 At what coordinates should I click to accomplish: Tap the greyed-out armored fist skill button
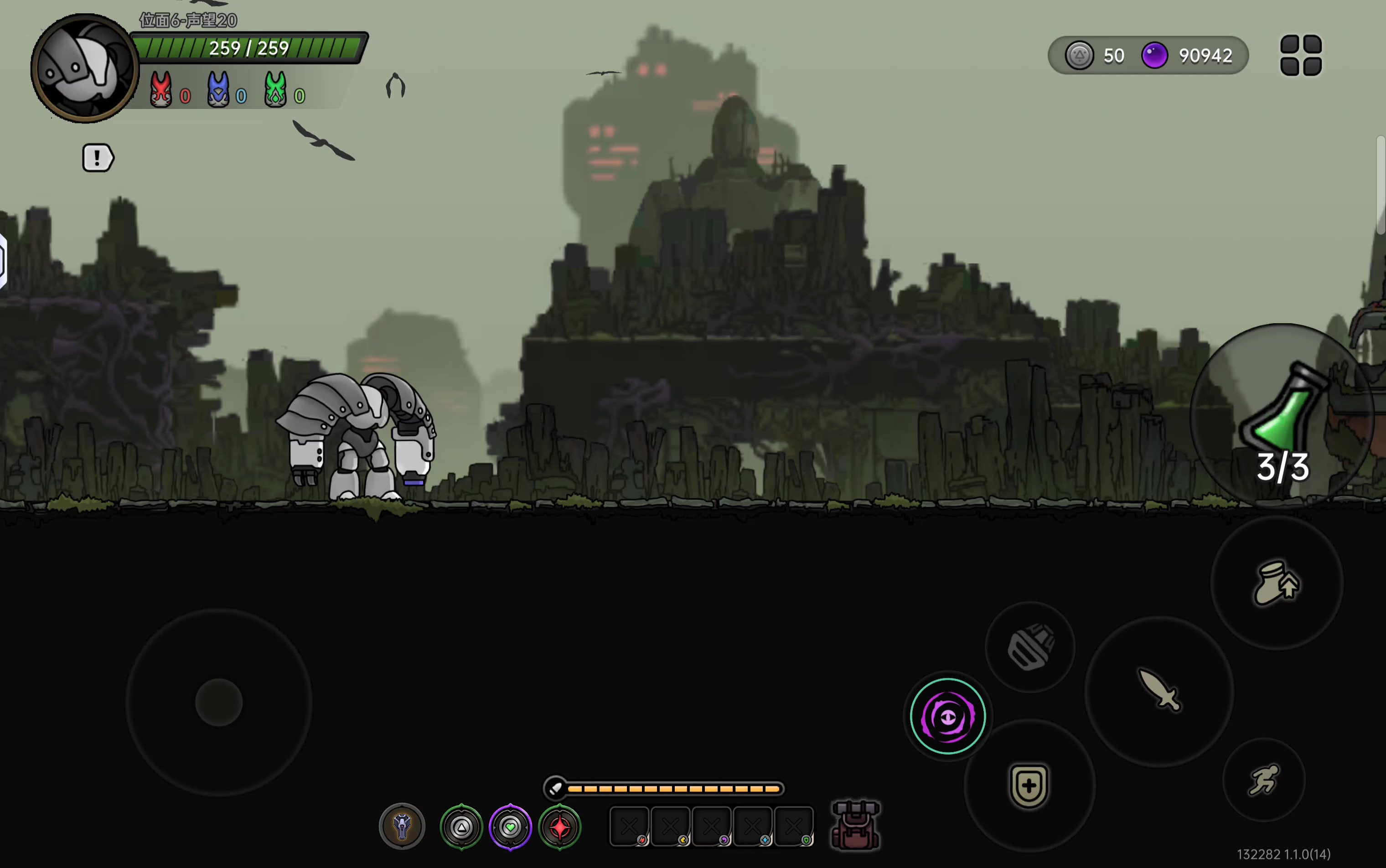point(1030,646)
